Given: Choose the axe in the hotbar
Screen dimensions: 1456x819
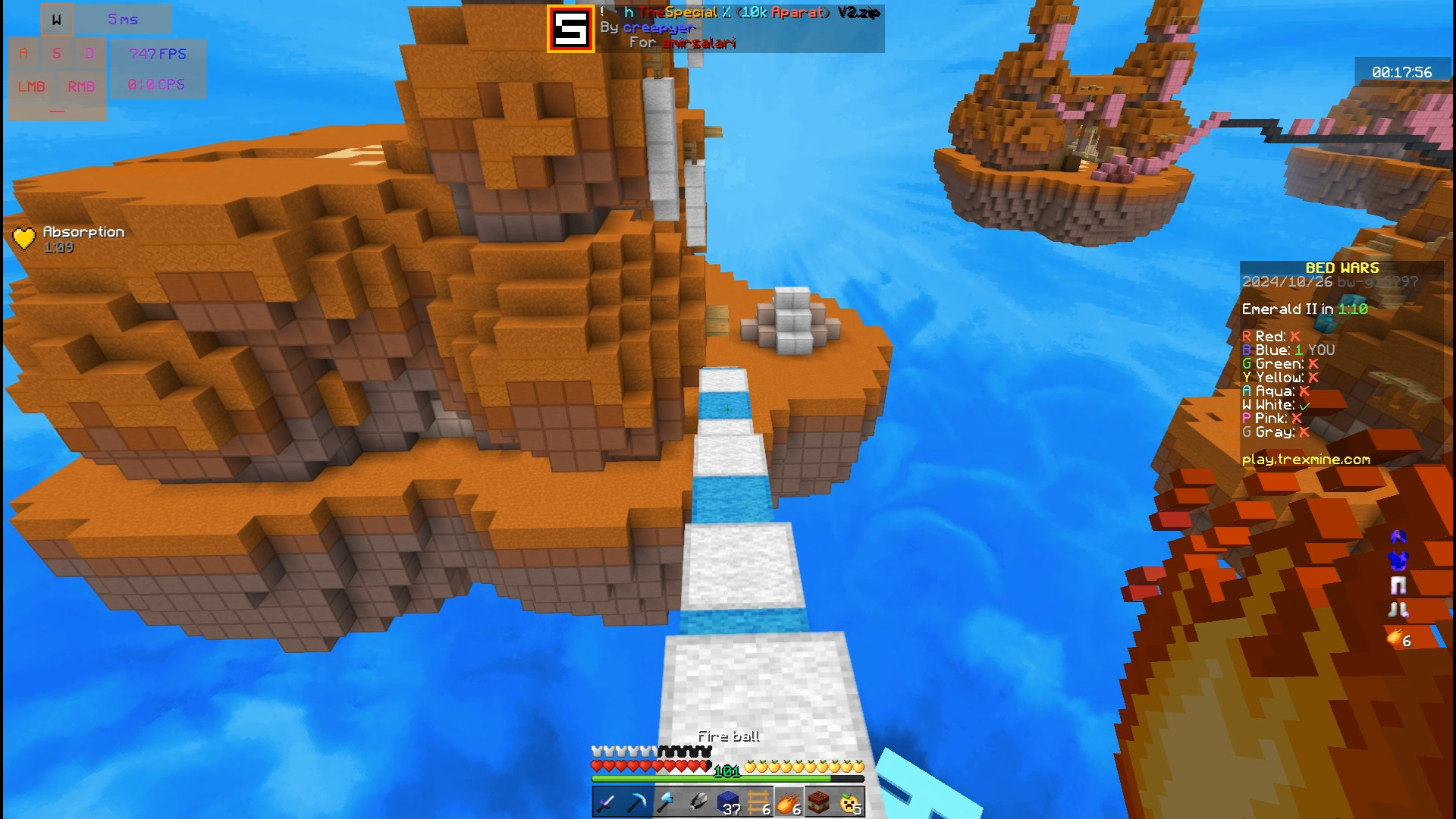Looking at the screenshot, I should point(667,802).
